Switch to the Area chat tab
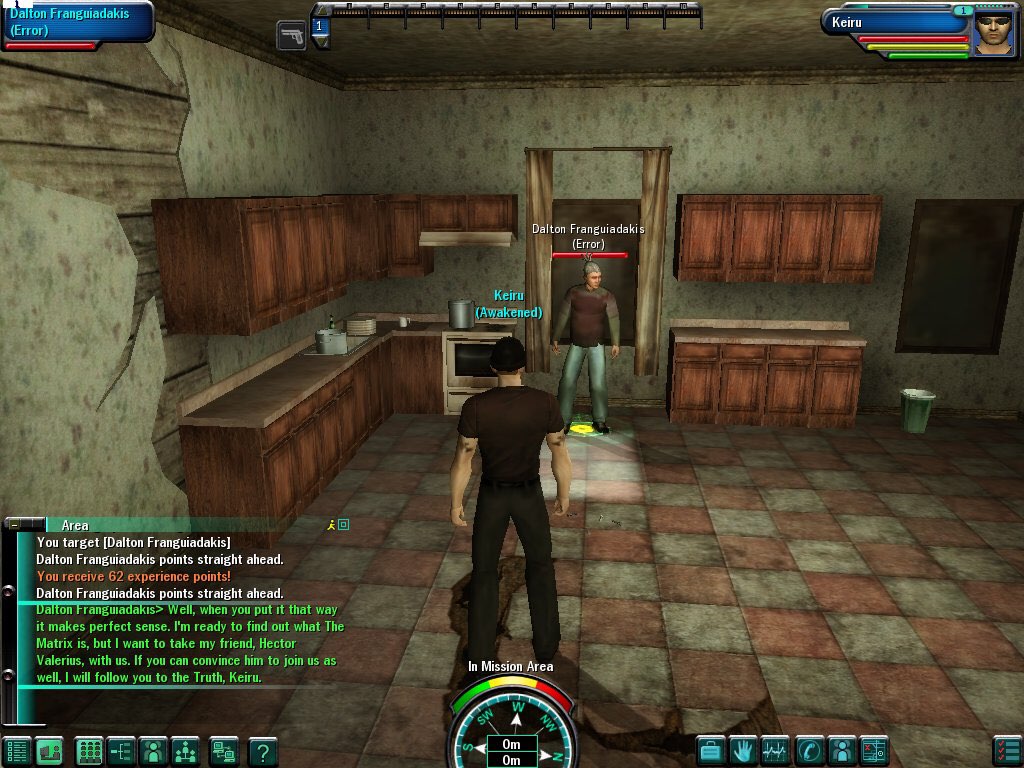 [x=75, y=525]
